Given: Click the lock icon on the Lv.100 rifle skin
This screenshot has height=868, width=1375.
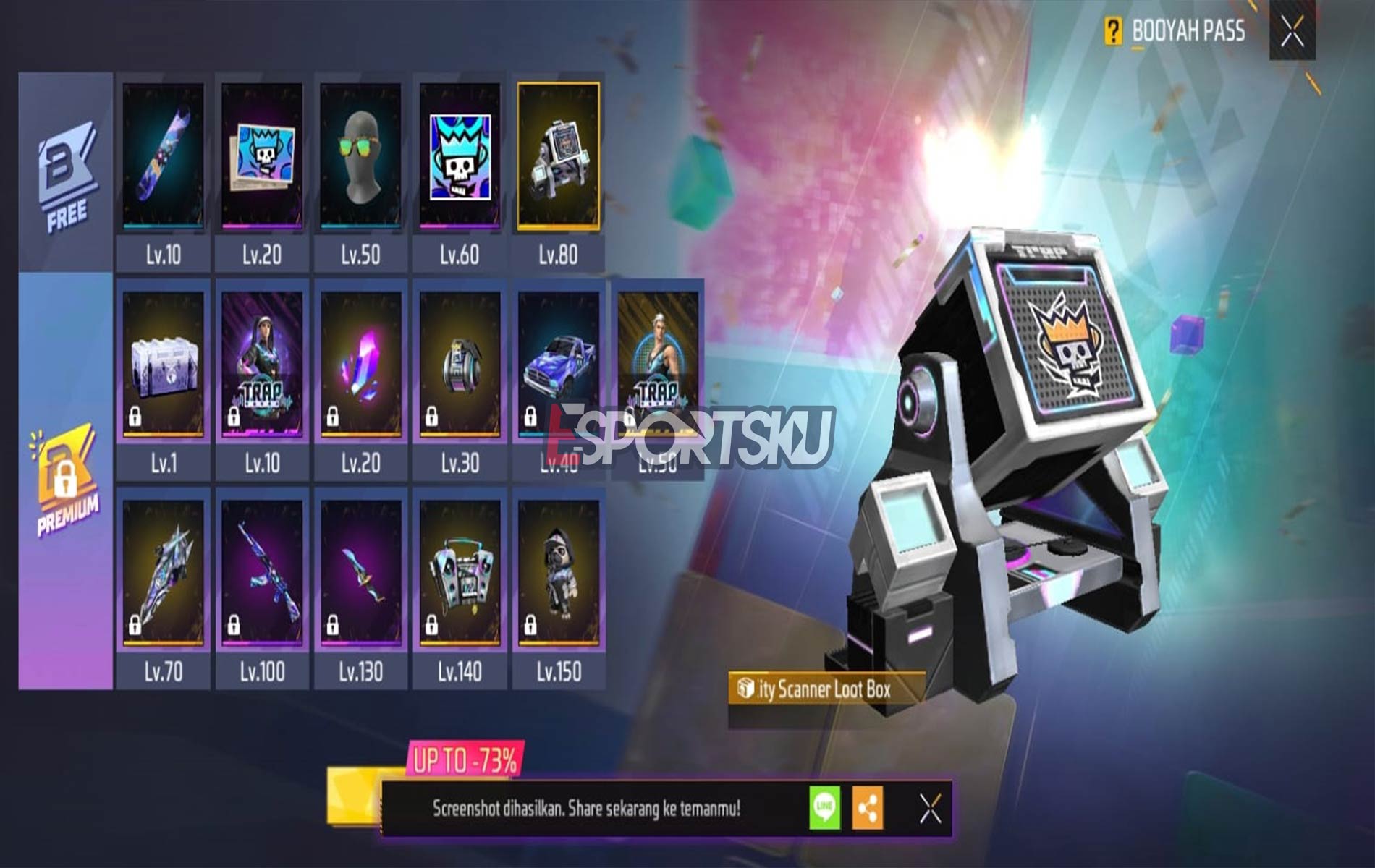Looking at the screenshot, I should (x=234, y=624).
